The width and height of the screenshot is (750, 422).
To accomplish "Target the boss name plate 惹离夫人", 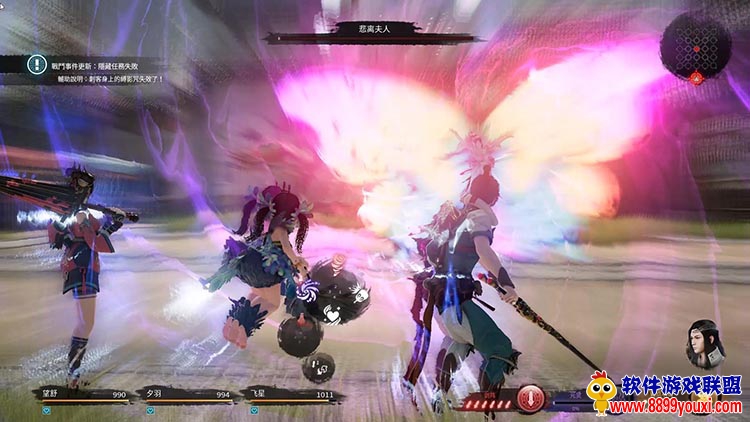I will click(372, 31).
